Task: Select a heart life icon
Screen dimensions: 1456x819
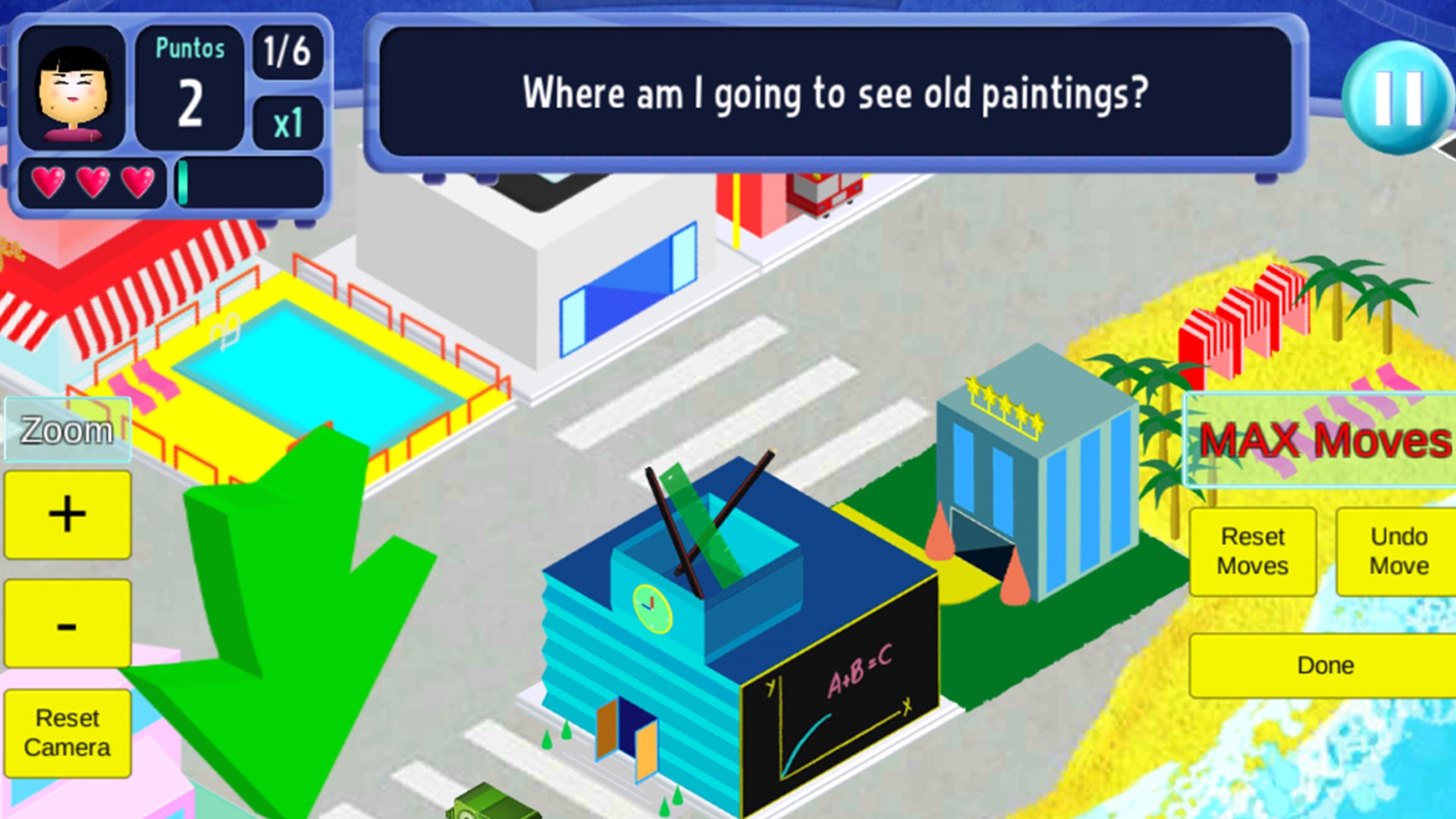Action: pyautogui.click(x=48, y=182)
